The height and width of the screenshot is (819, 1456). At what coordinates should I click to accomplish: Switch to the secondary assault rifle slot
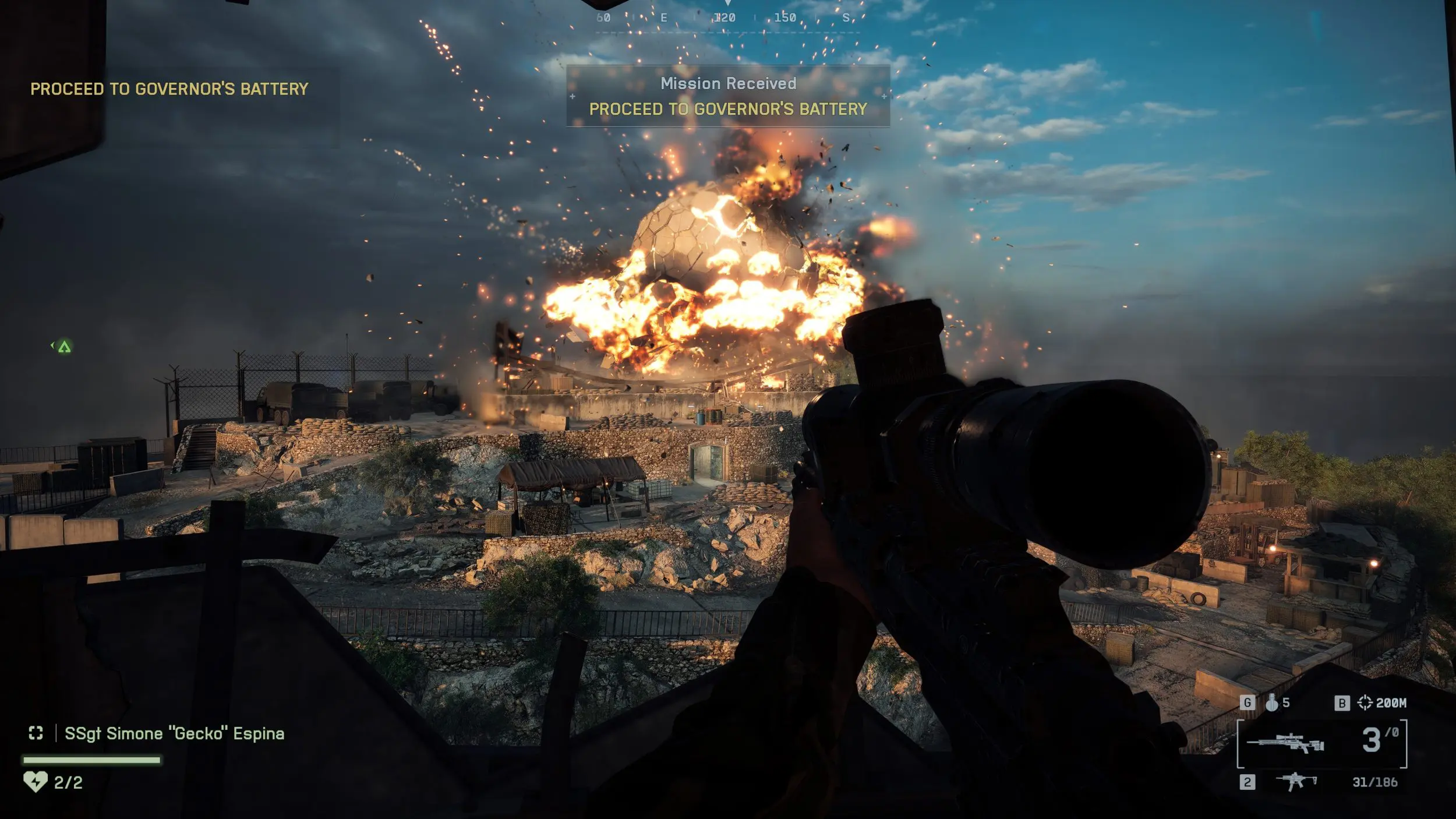[x=1296, y=781]
